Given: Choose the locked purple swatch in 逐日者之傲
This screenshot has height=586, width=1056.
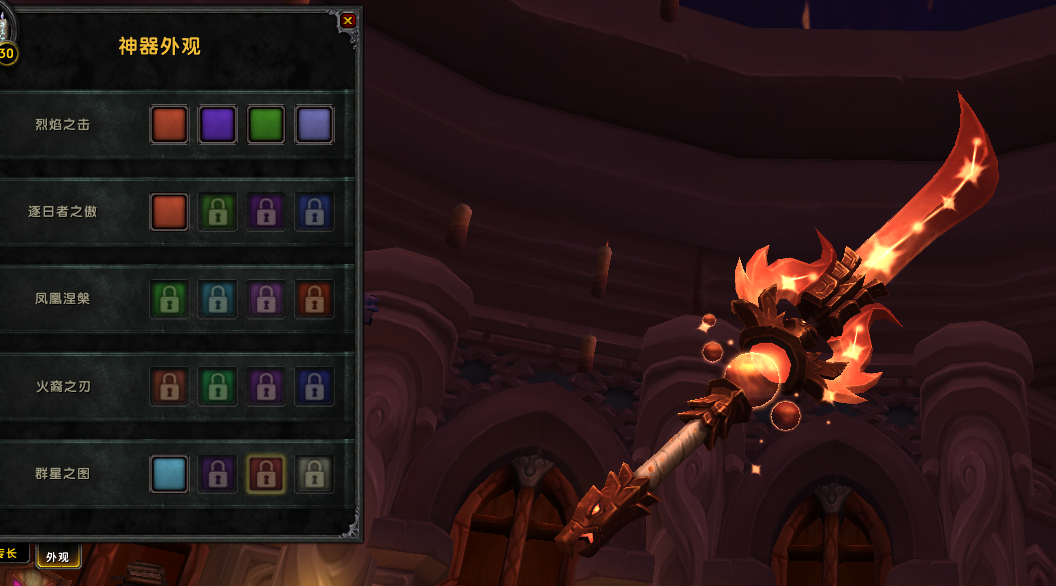Looking at the screenshot, I should coord(266,212).
